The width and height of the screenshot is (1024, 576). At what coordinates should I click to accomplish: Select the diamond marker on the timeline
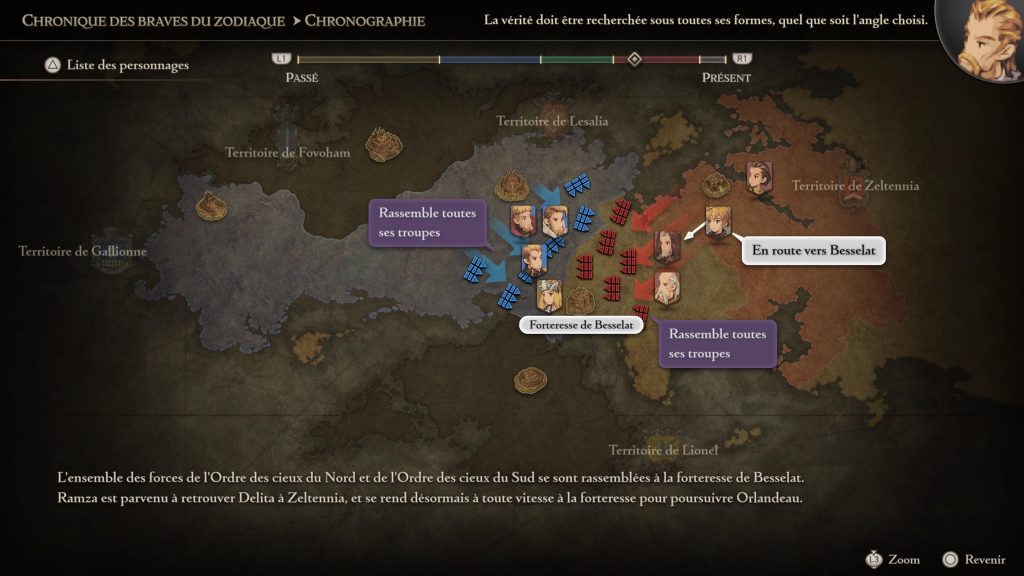click(x=634, y=59)
